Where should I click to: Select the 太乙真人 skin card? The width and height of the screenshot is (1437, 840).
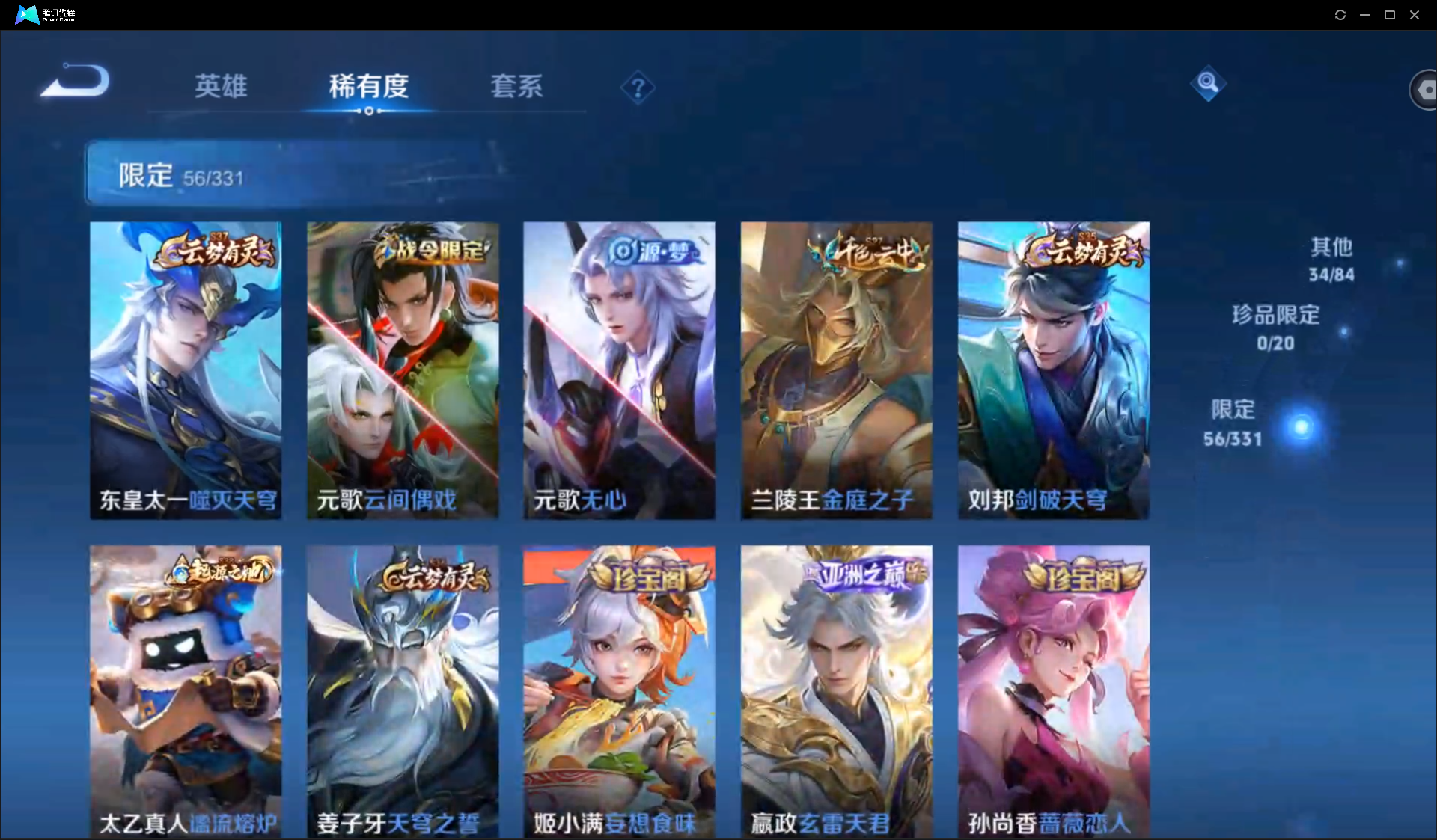186,691
